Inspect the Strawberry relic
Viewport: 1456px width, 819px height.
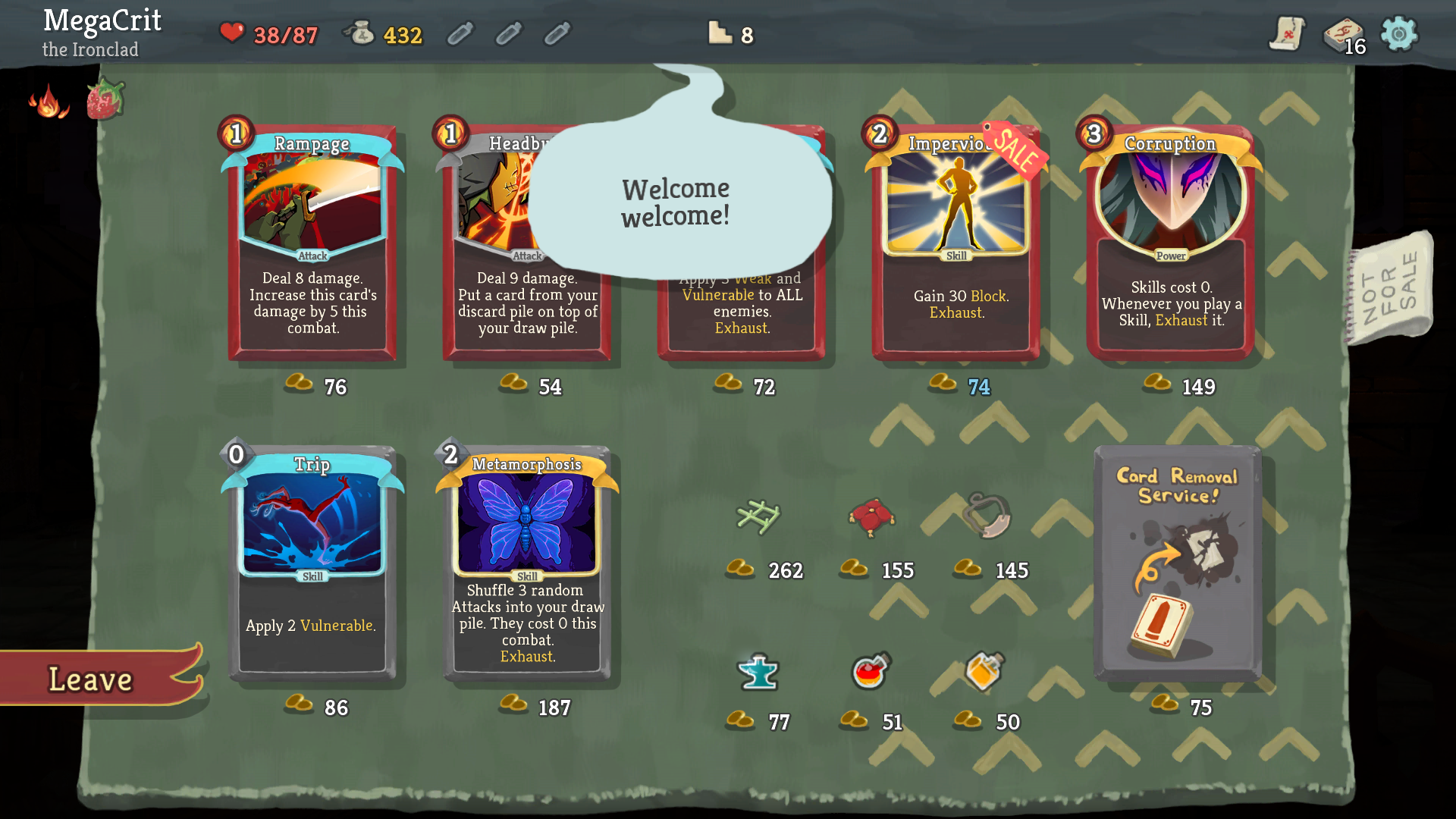[105, 99]
